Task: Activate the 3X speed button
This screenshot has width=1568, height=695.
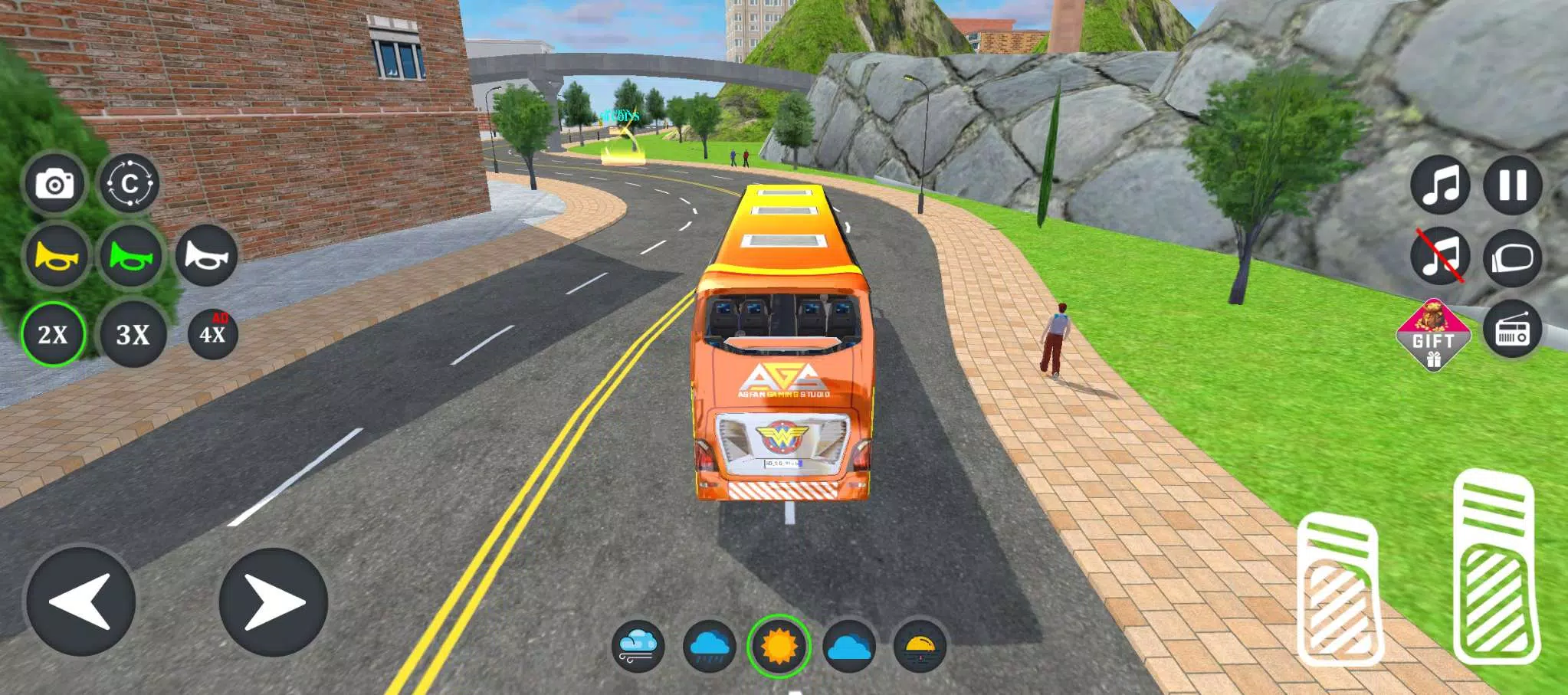Action: [132, 333]
